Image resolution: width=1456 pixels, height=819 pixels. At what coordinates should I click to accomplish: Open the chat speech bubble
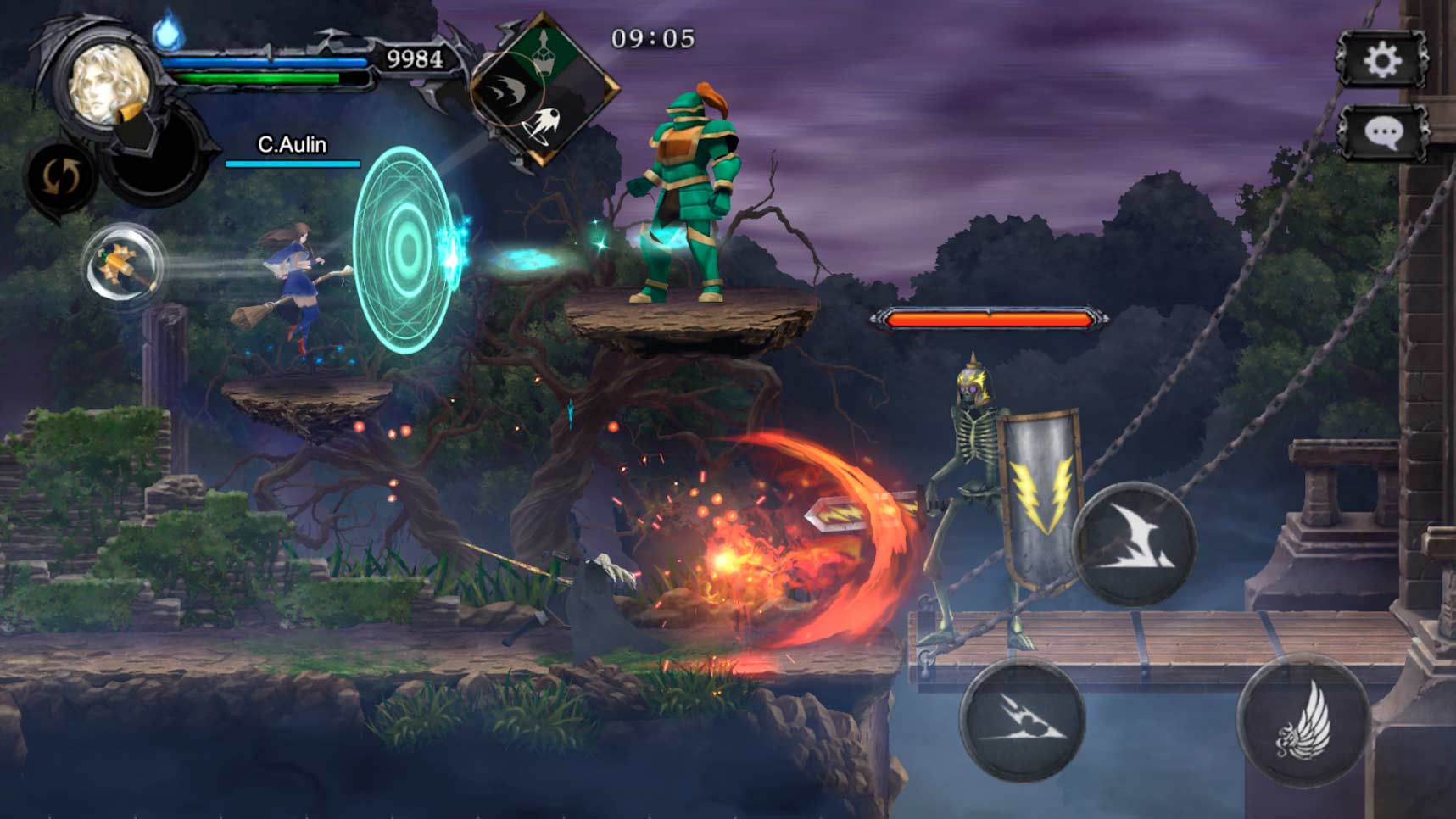pyautogui.click(x=1383, y=133)
